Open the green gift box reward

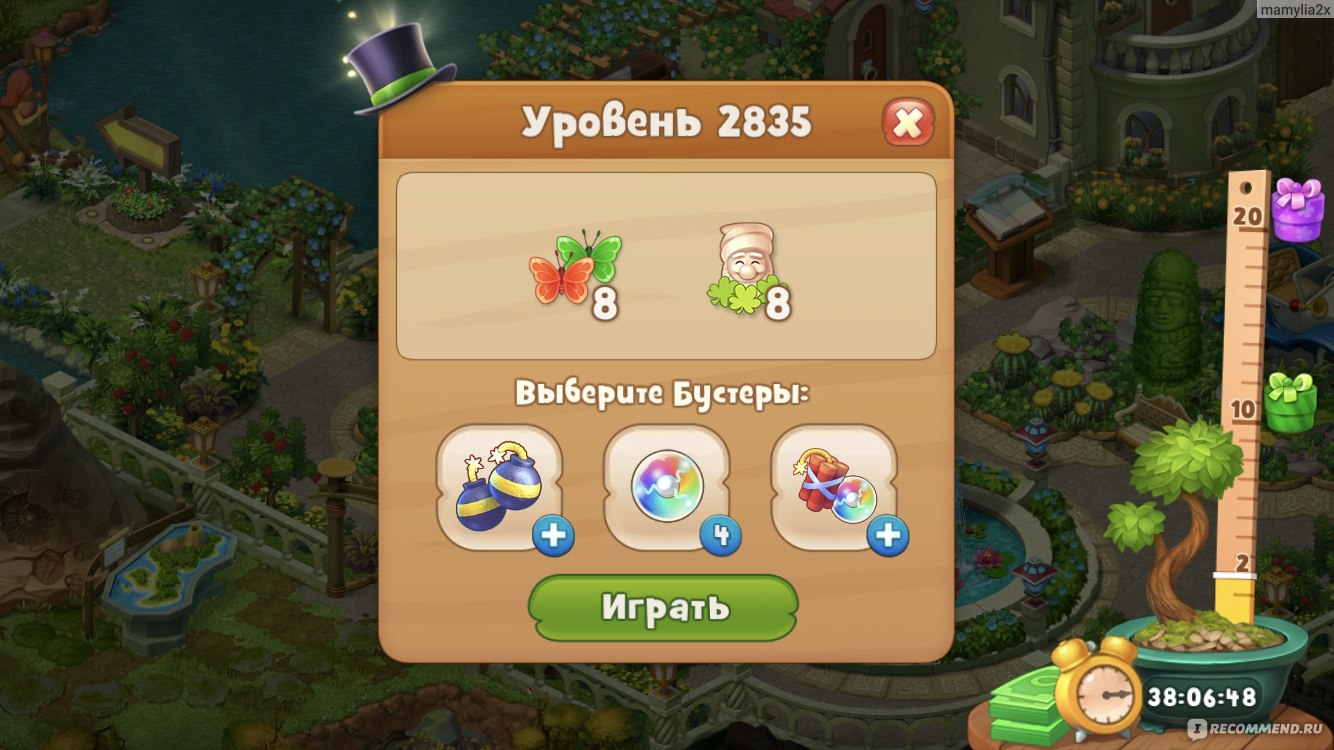click(1290, 402)
